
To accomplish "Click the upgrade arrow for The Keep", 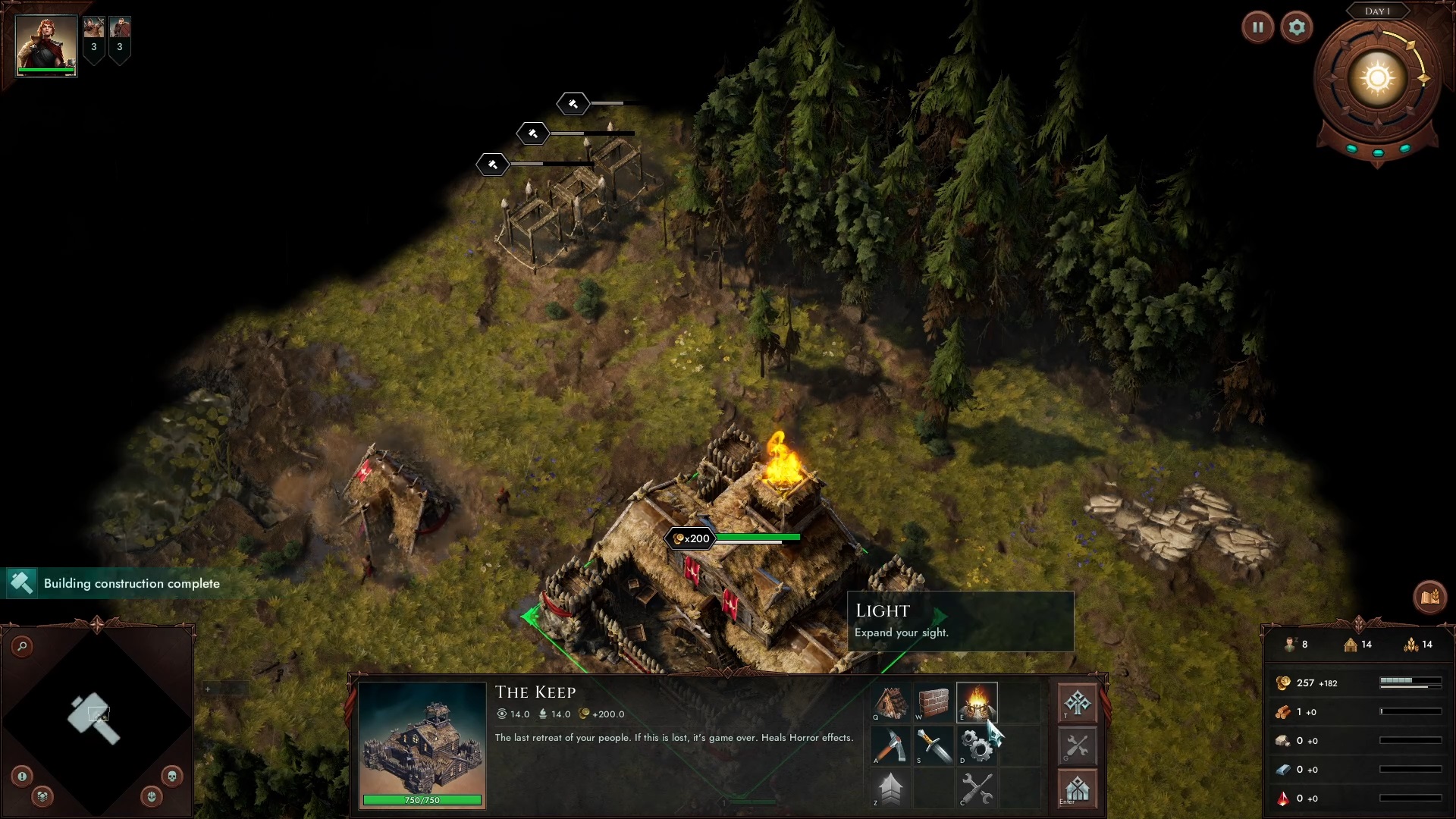I will 891,789.
